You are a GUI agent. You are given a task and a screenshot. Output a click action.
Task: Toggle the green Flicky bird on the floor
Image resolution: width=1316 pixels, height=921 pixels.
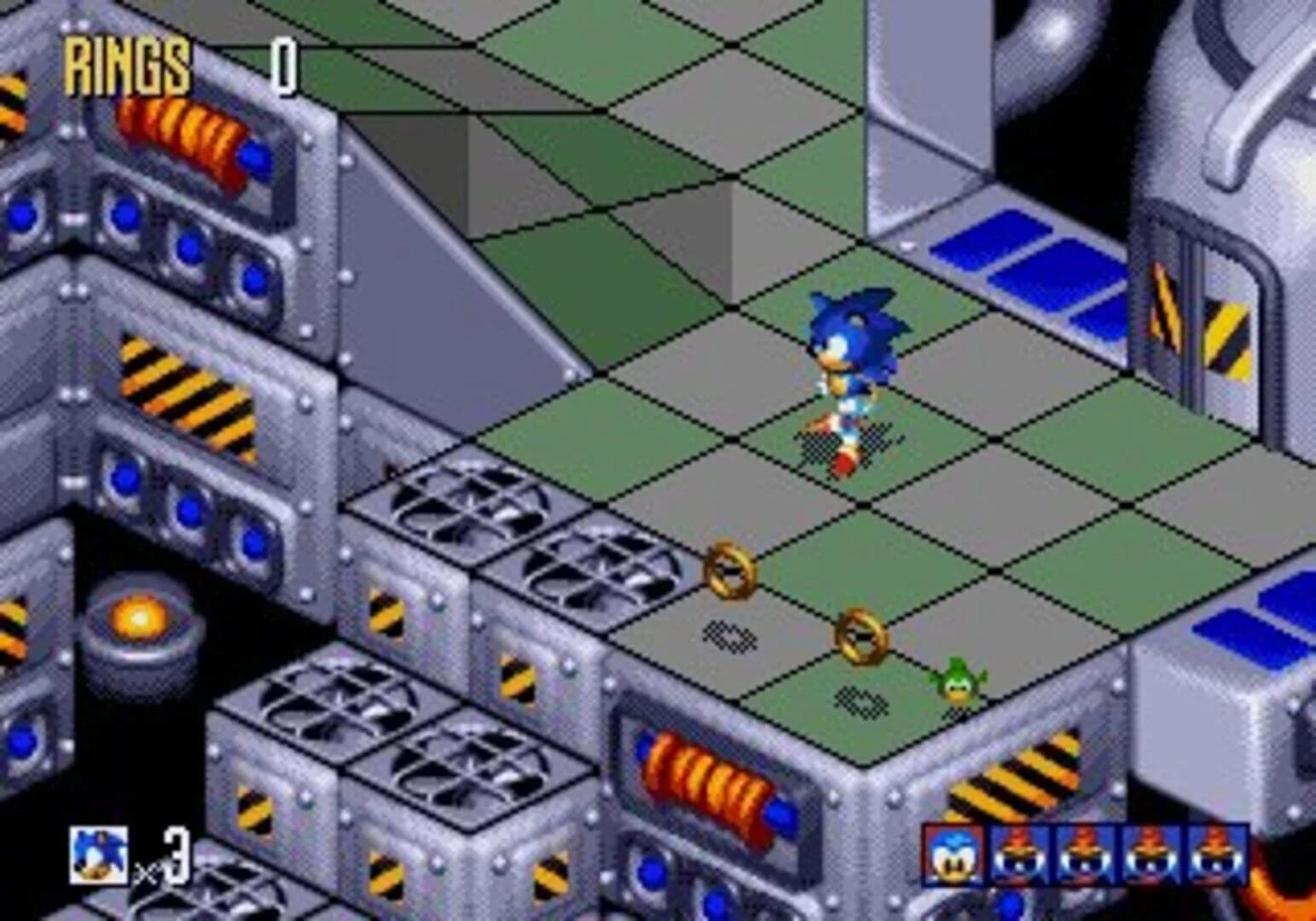(957, 682)
